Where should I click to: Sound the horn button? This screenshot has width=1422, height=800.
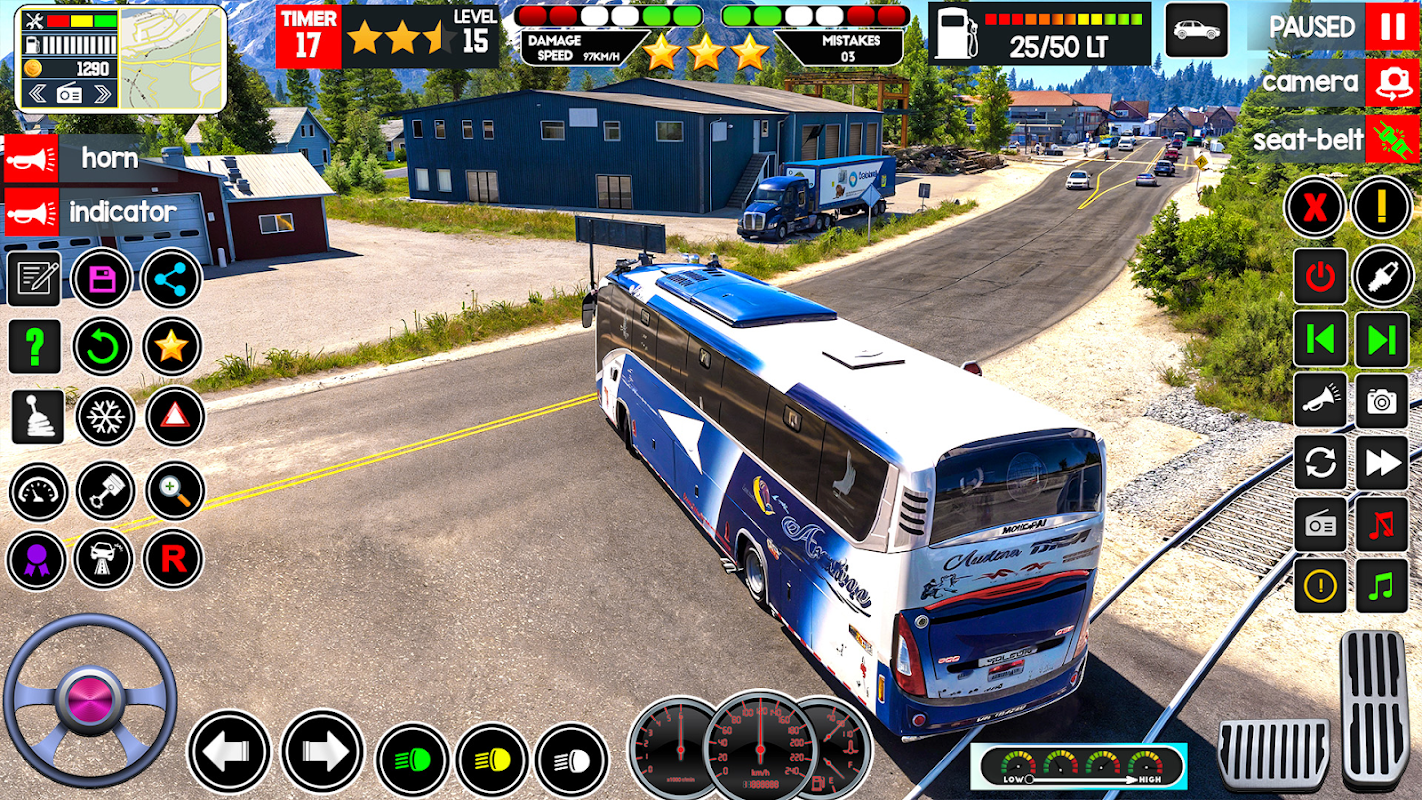(x=31, y=159)
